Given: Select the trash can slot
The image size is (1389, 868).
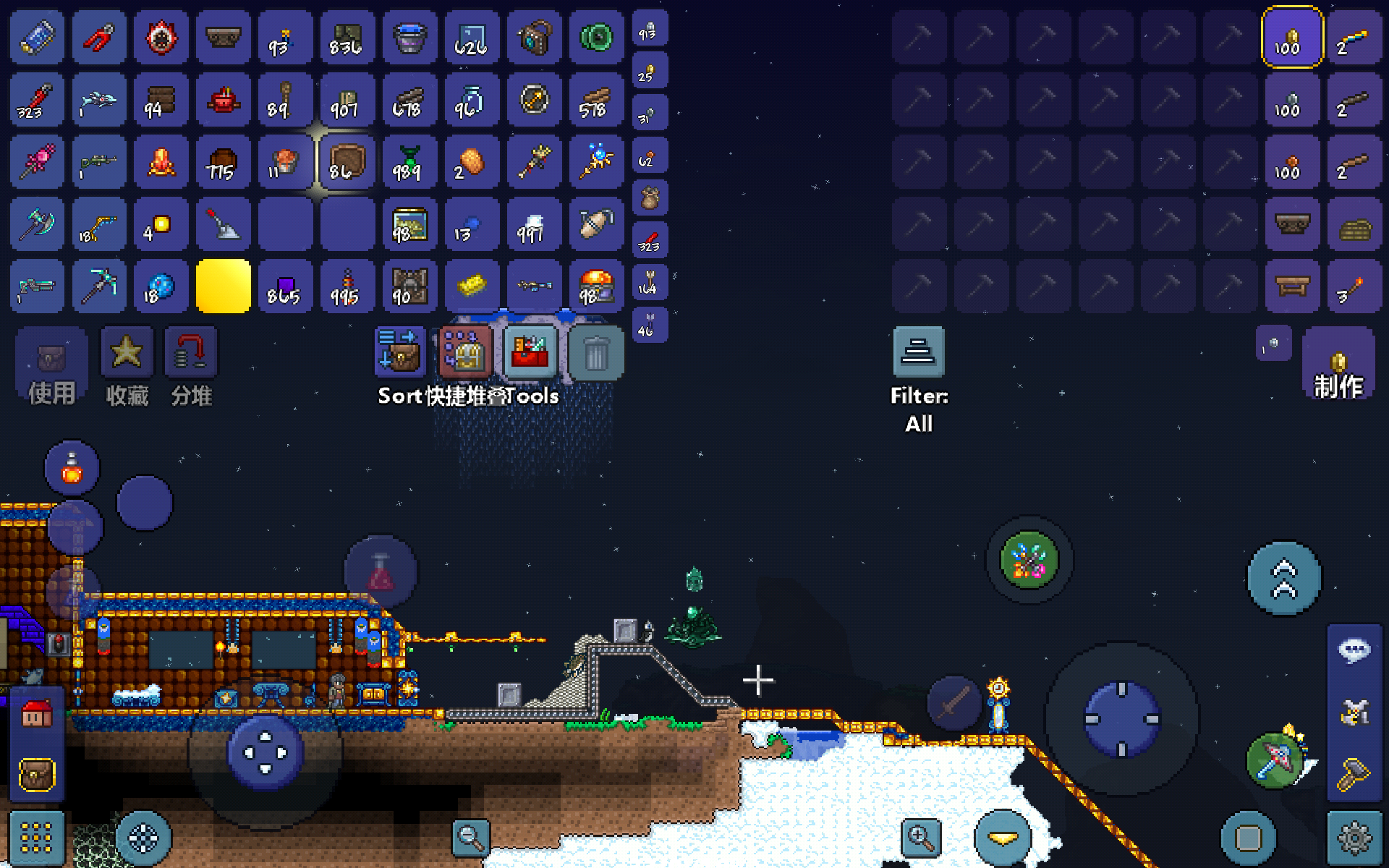Looking at the screenshot, I should point(596,353).
